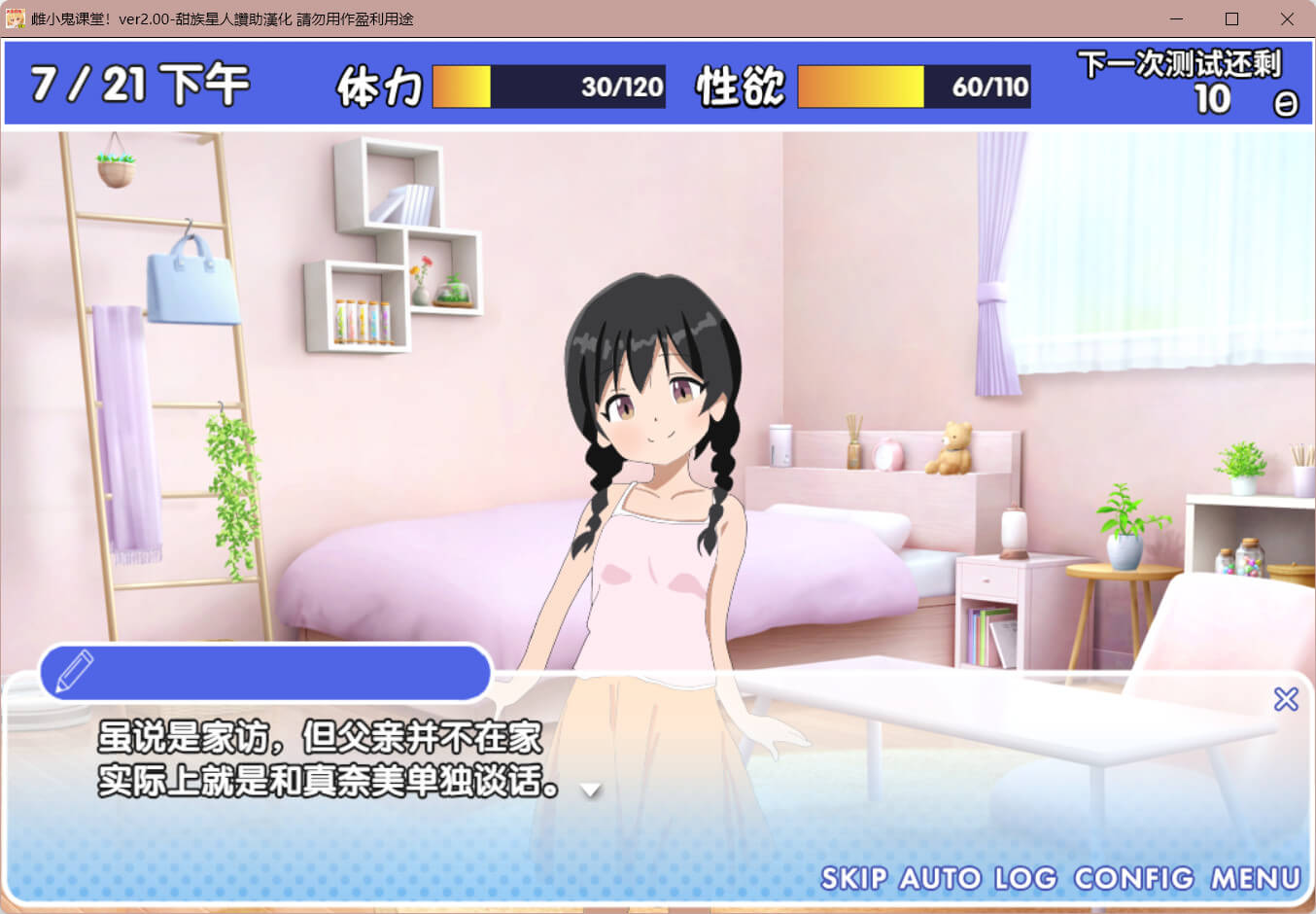Minimize the game window

[x=1176, y=19]
